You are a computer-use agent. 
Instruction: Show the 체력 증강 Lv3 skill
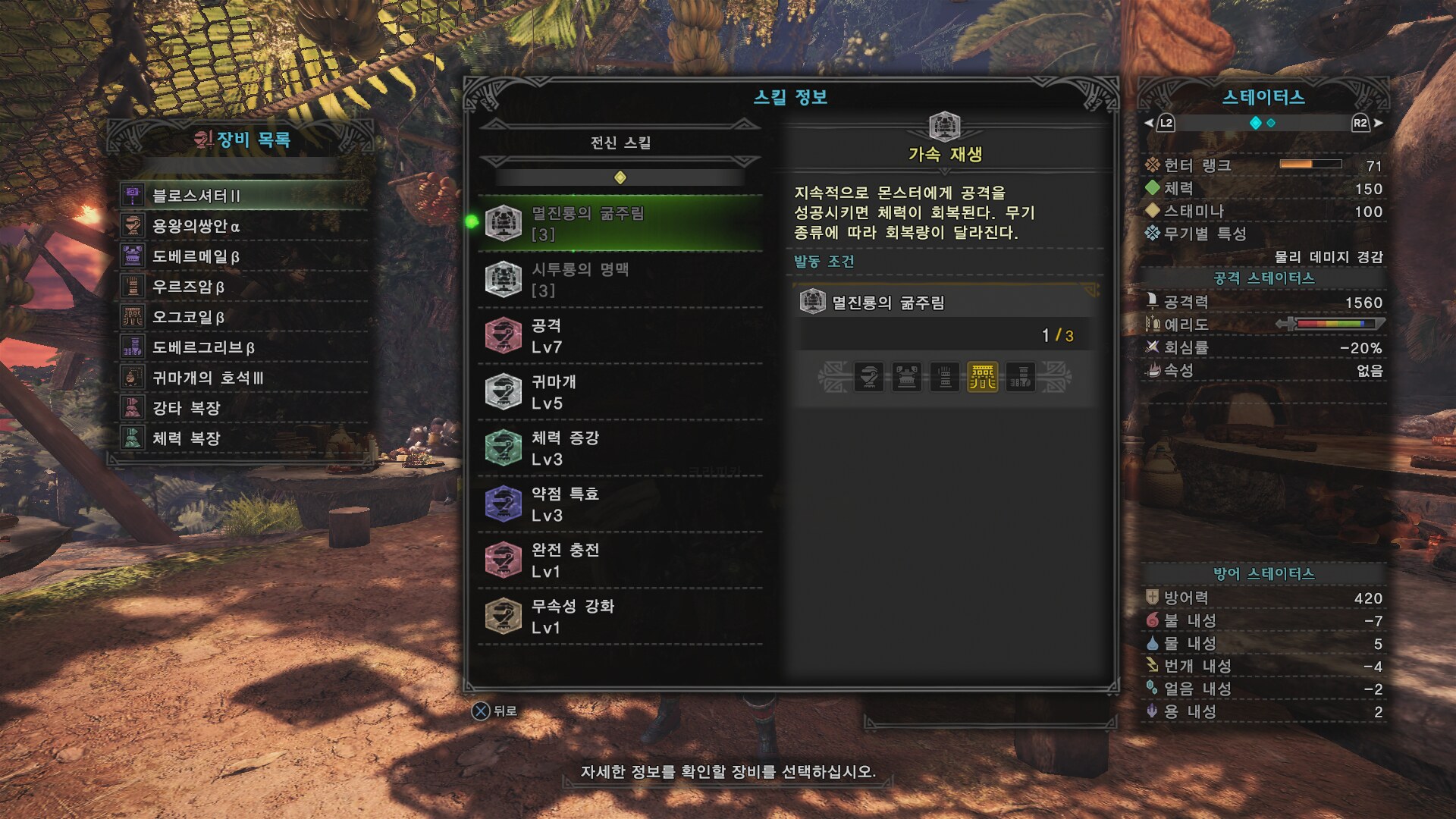620,448
